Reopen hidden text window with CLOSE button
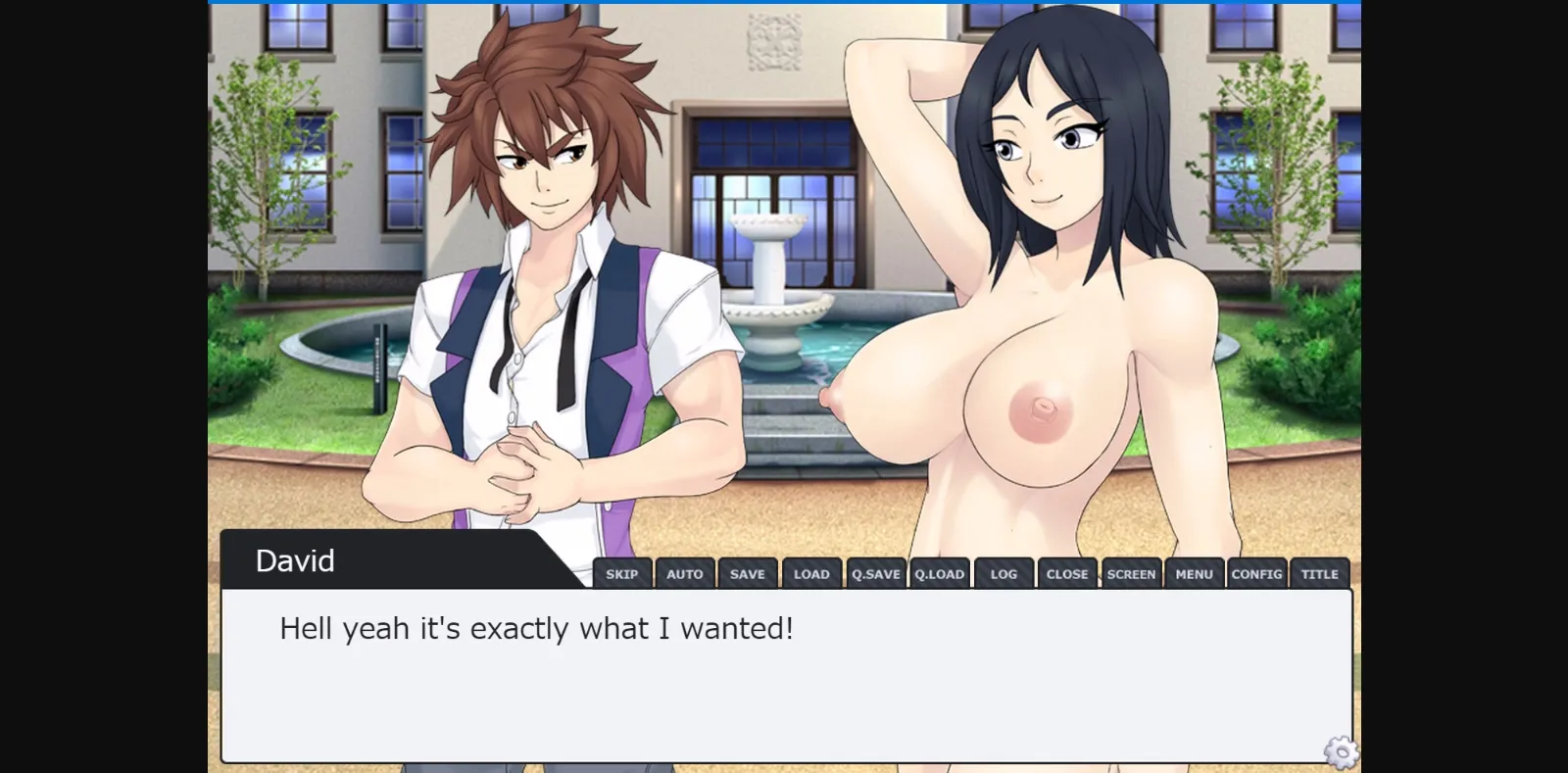Image resolution: width=1568 pixels, height=773 pixels. [1067, 573]
